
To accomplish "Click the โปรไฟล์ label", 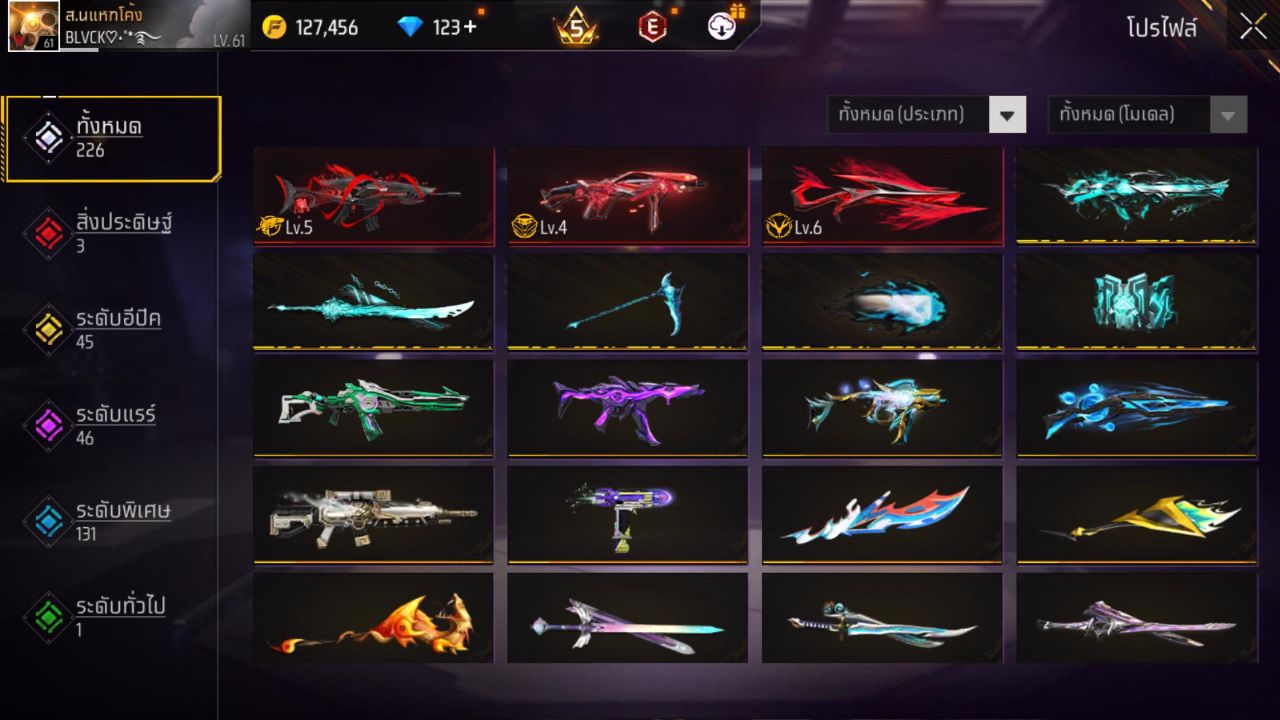I will pyautogui.click(x=1162, y=27).
